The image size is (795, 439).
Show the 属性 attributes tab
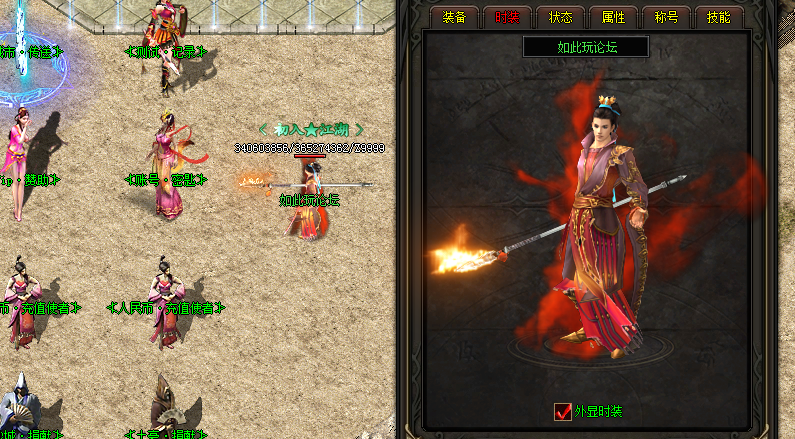613,17
